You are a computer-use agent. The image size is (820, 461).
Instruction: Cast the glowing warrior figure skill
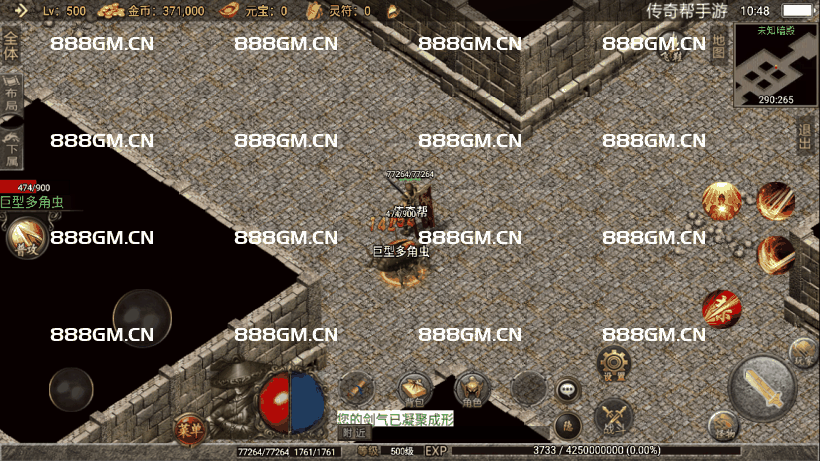[x=719, y=200]
